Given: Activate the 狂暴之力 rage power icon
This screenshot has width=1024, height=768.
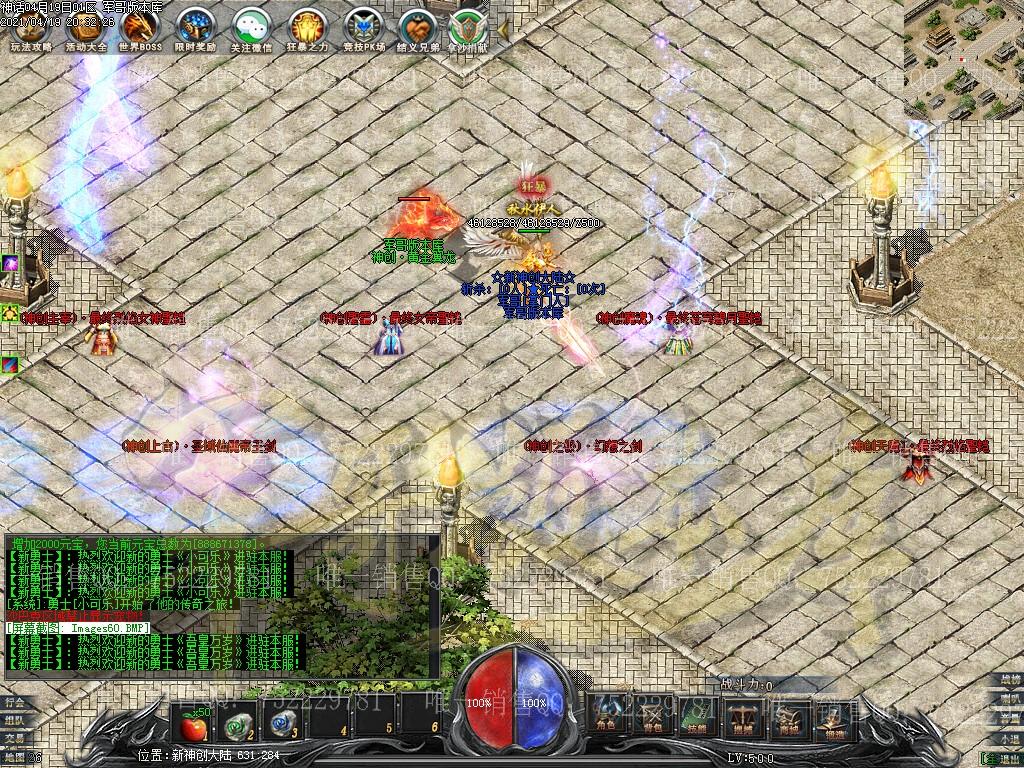Looking at the screenshot, I should coord(306,27).
